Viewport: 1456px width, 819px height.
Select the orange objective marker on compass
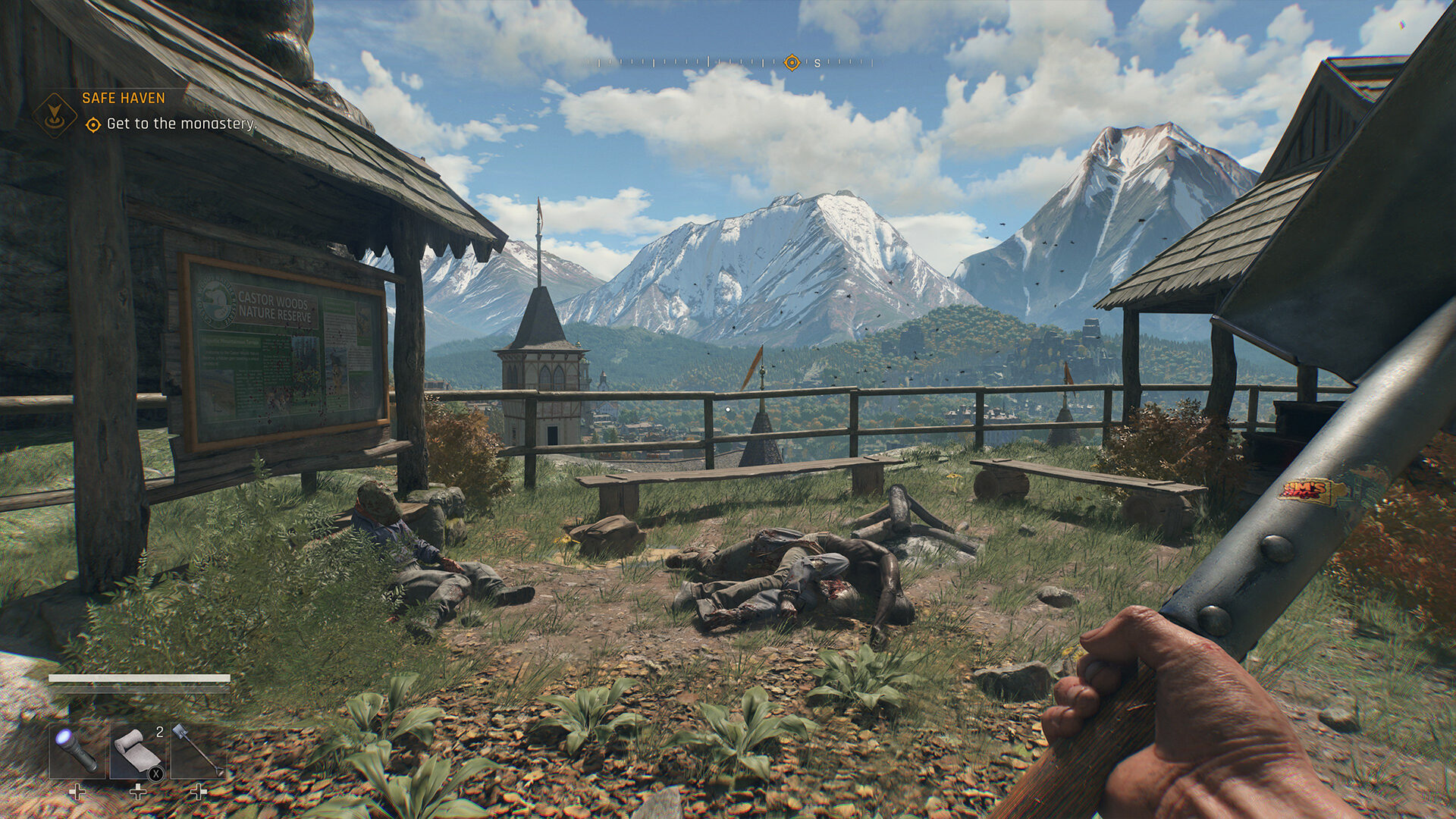pos(792,63)
